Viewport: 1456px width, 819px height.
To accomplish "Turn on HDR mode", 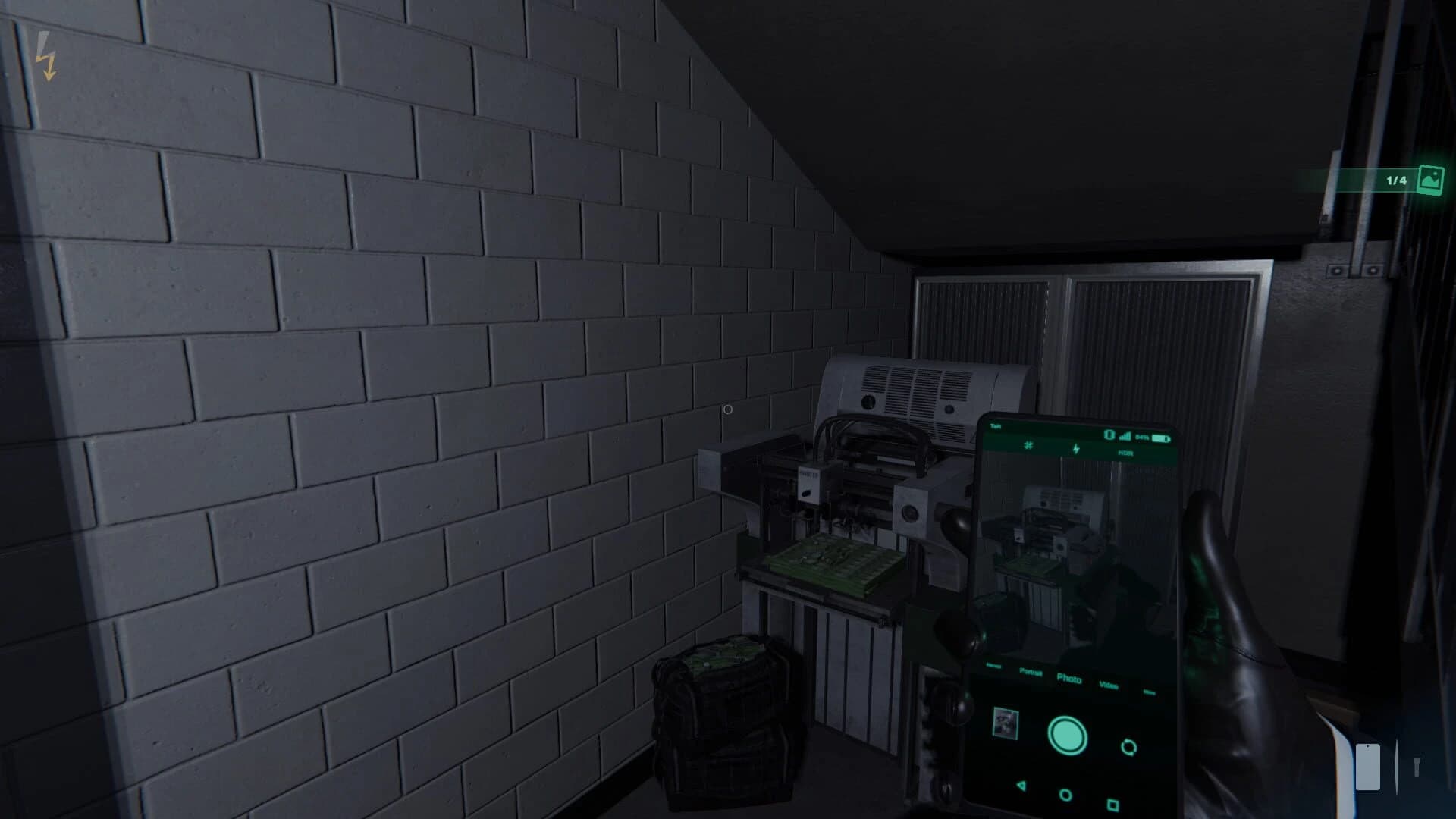I will coord(1126,453).
